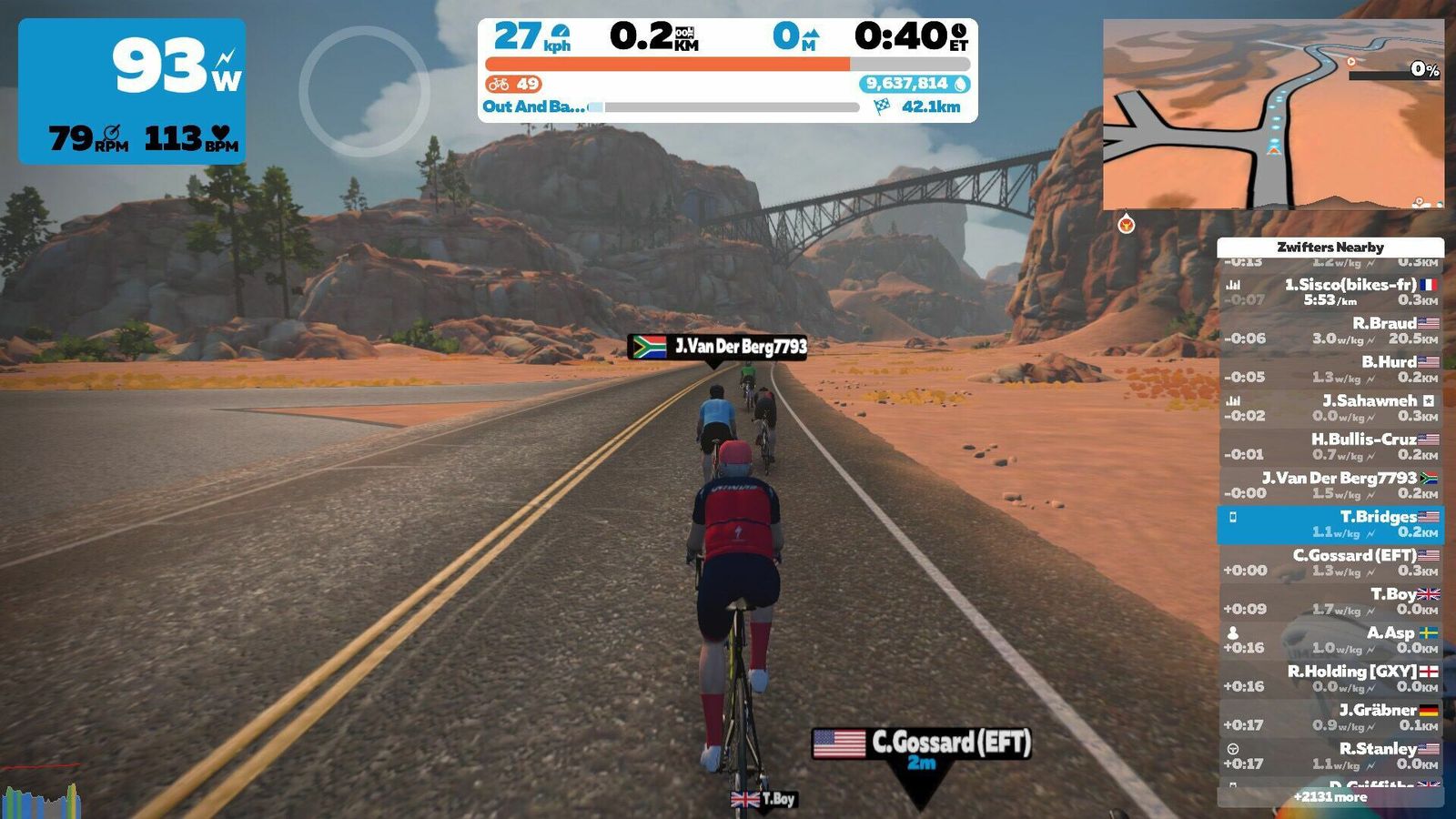Click the watts, cadence and heart-rate panel
The image size is (1456, 819).
[x=132, y=91]
